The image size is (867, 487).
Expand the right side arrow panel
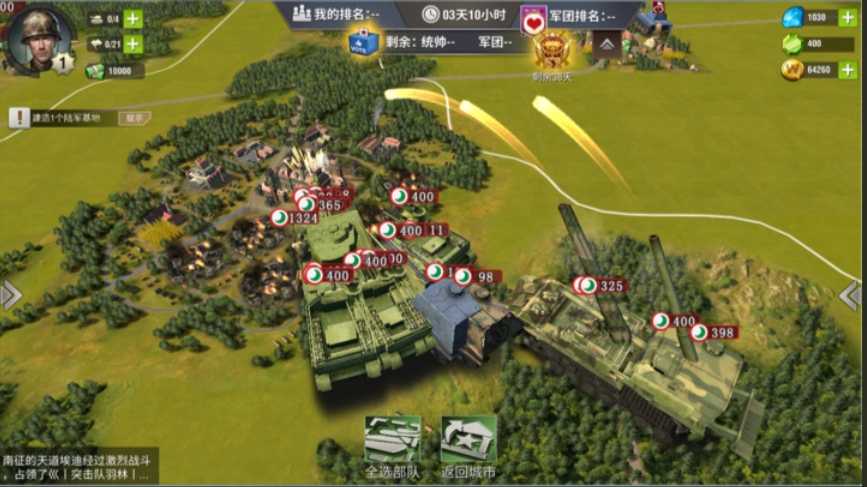click(853, 295)
